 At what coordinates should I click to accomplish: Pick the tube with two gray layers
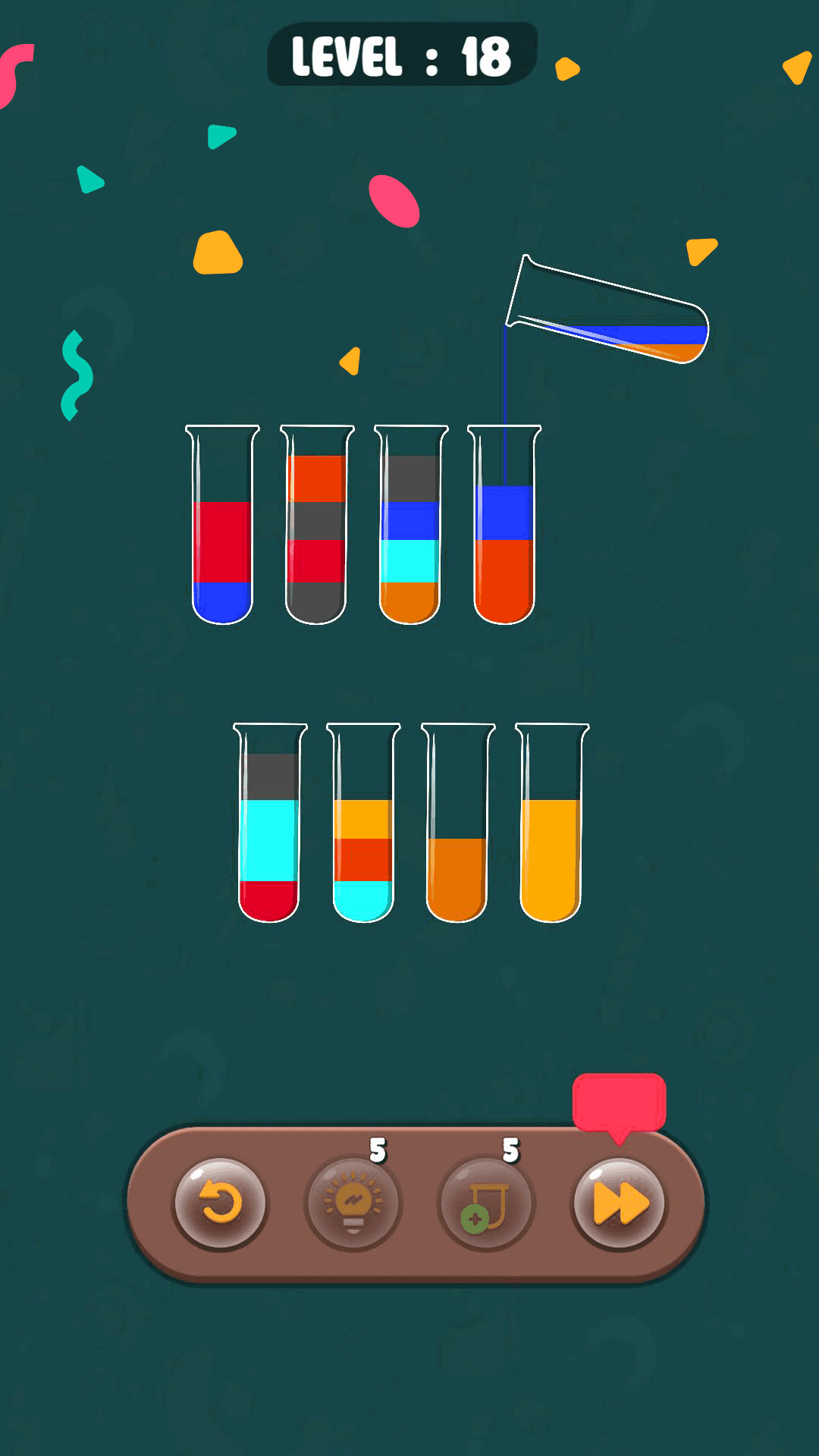point(316,525)
